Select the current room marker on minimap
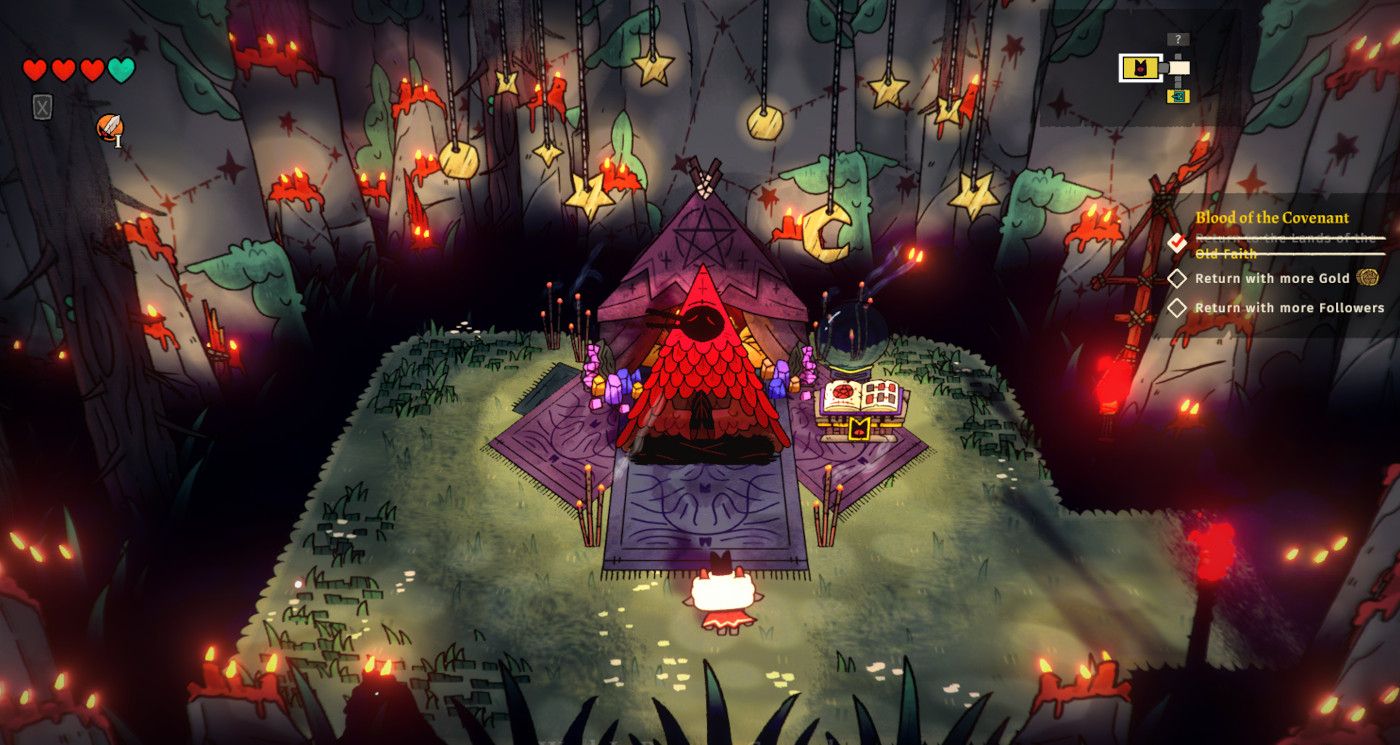Screen dimensions: 1400x745 pos(1139,68)
